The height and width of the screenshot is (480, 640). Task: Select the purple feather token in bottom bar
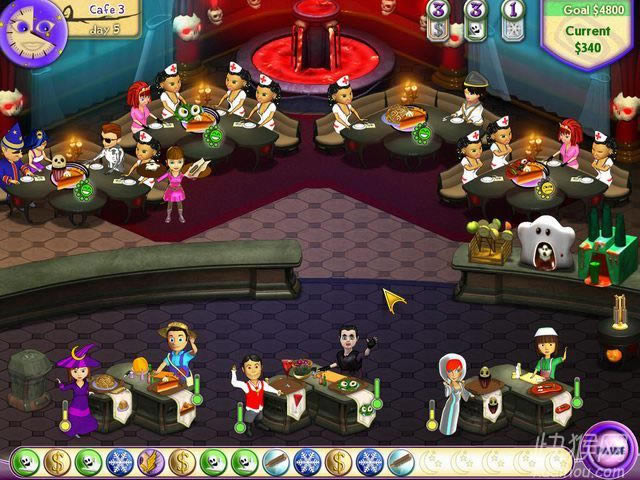click(150, 461)
